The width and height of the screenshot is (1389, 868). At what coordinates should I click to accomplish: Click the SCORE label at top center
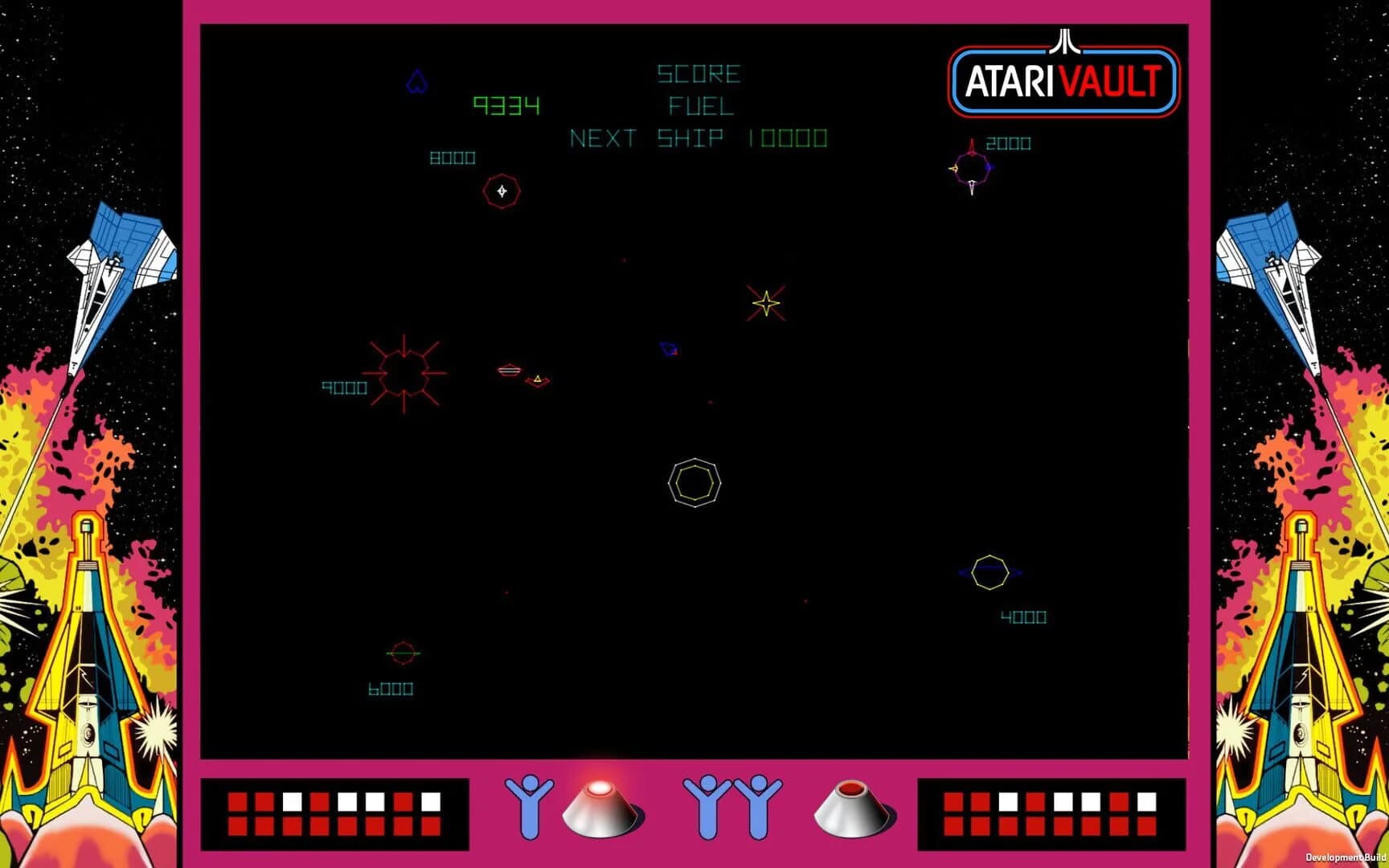click(x=697, y=75)
